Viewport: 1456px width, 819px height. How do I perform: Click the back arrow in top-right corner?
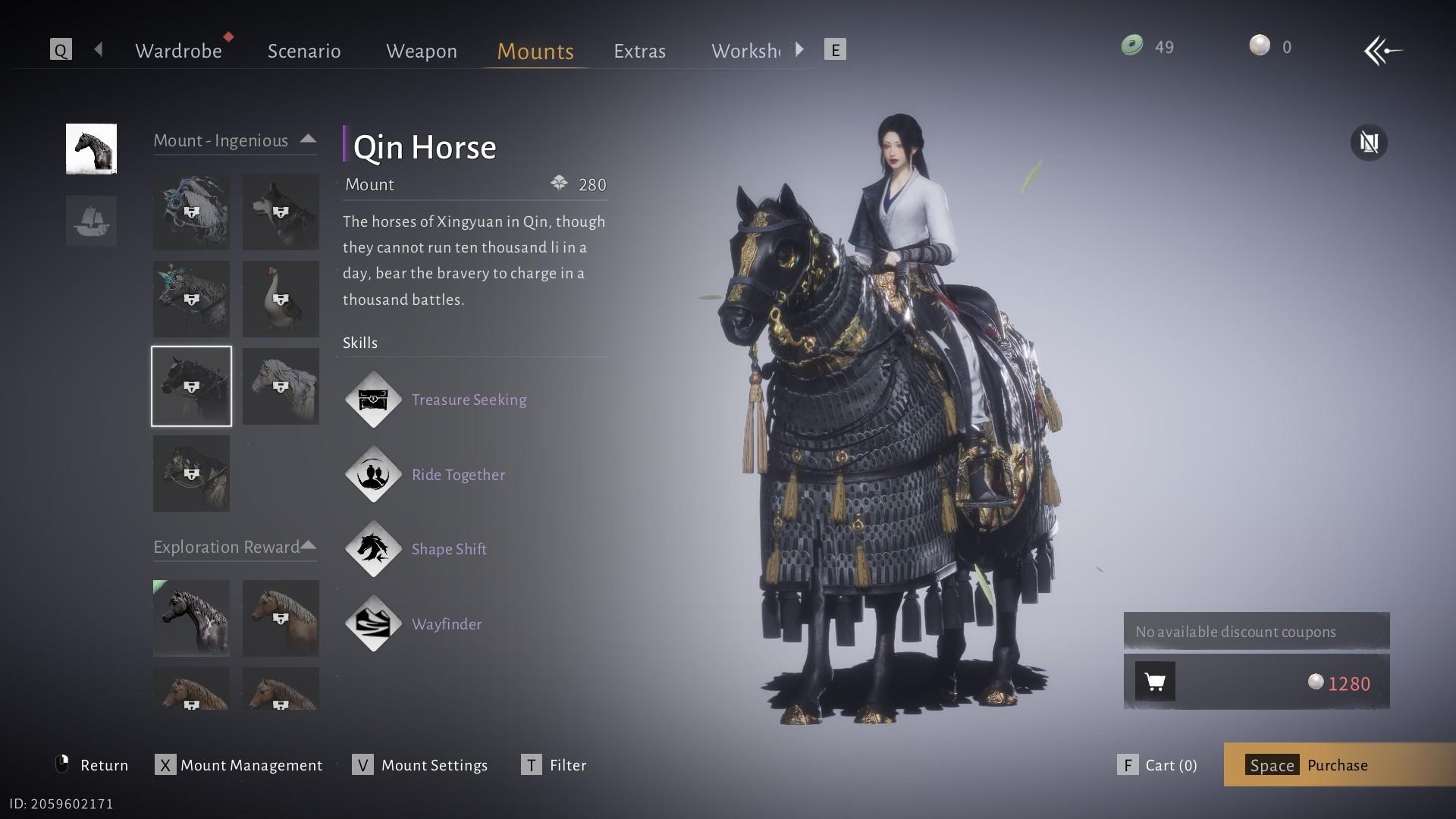pyautogui.click(x=1382, y=51)
